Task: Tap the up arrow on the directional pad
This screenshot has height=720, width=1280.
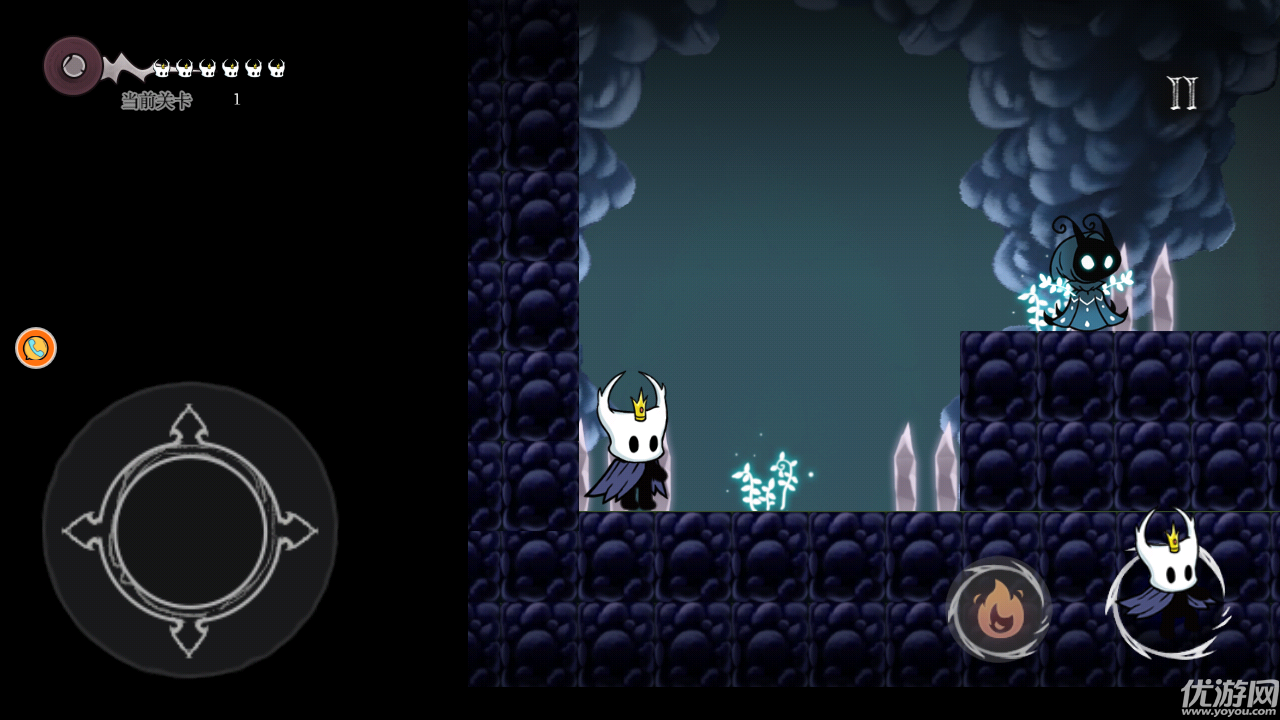Action: coord(189,425)
